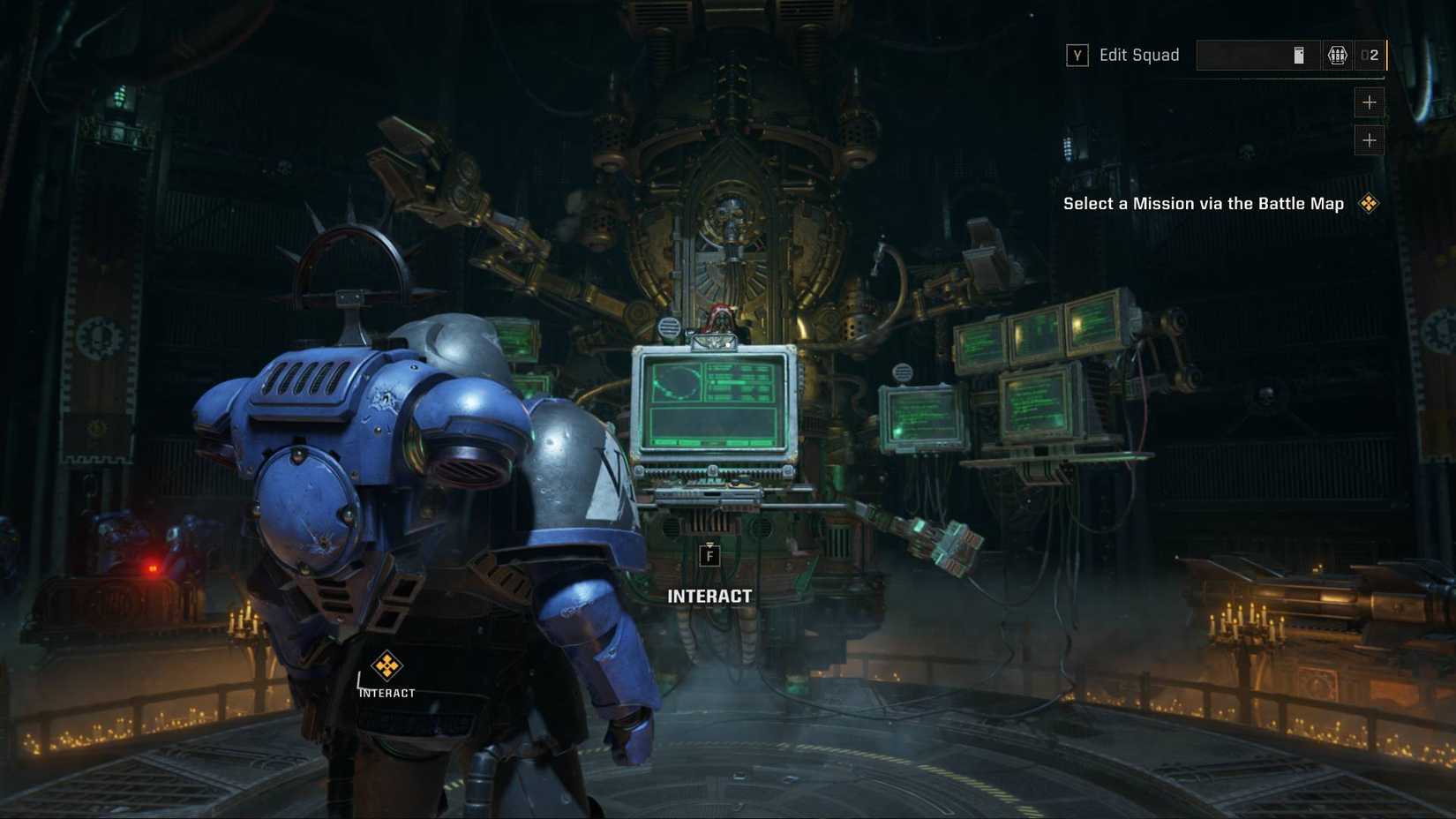Click the INTERACT label below the central terminal
This screenshot has width=1456, height=819.
711,596
